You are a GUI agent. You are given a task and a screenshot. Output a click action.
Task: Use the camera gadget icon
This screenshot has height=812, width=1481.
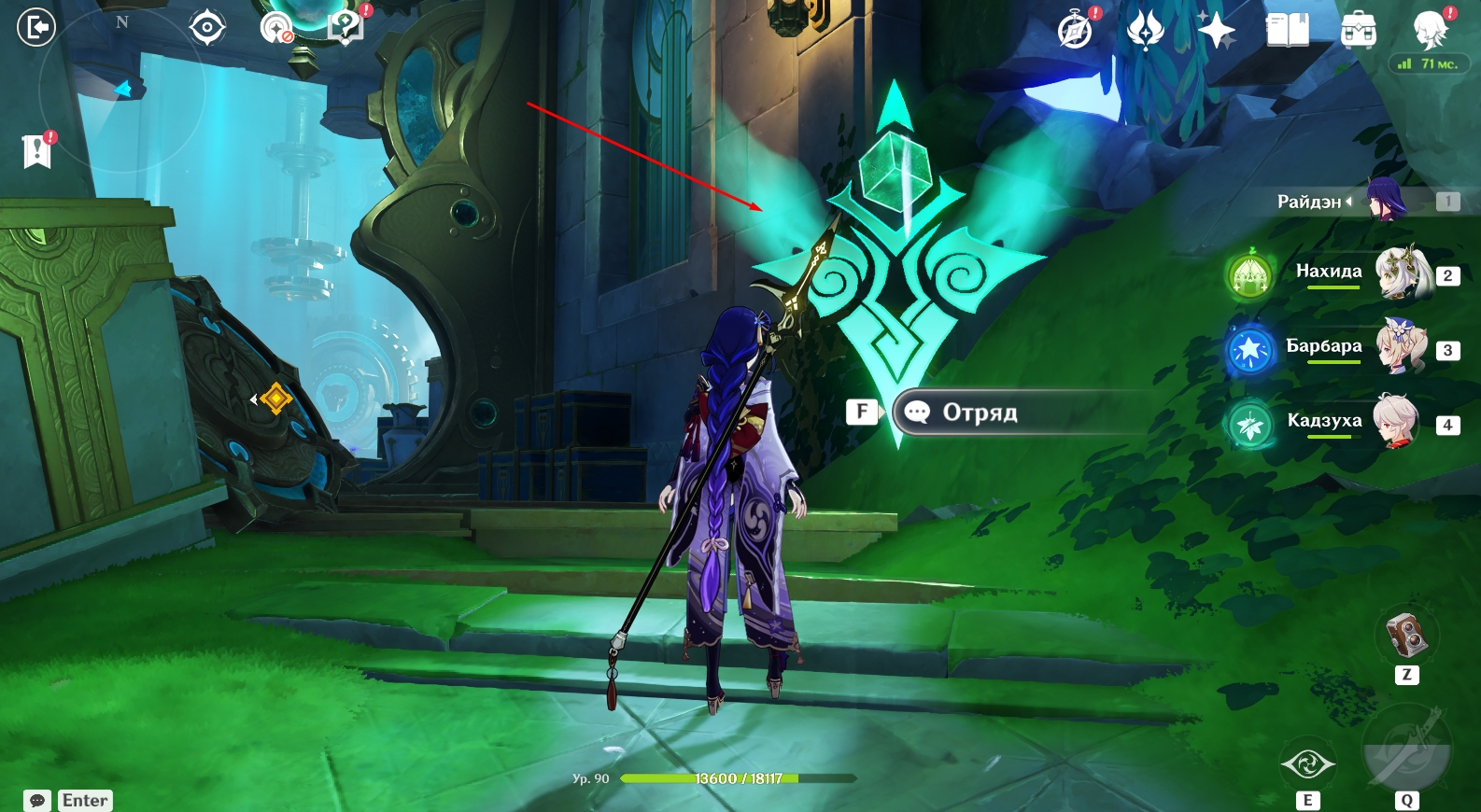(x=1406, y=636)
